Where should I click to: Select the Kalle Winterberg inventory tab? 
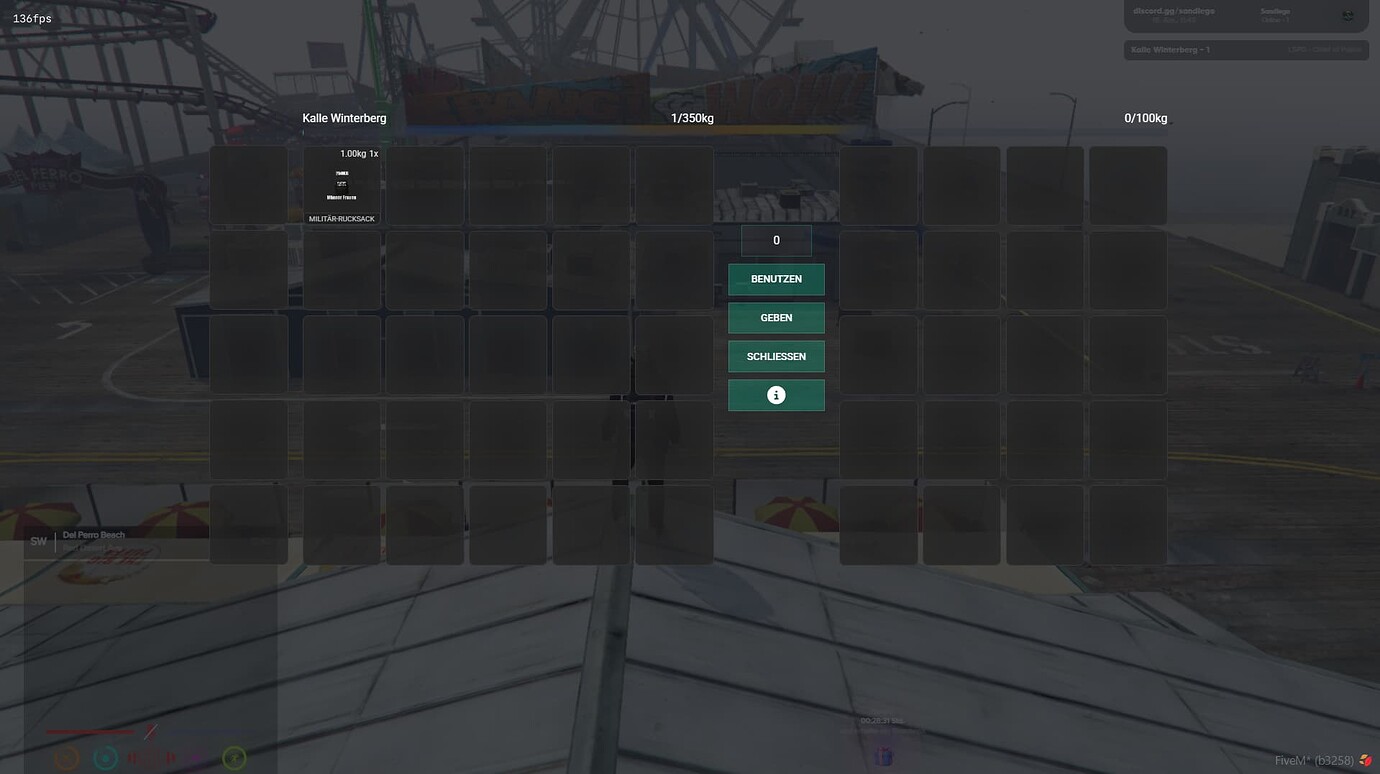click(344, 117)
